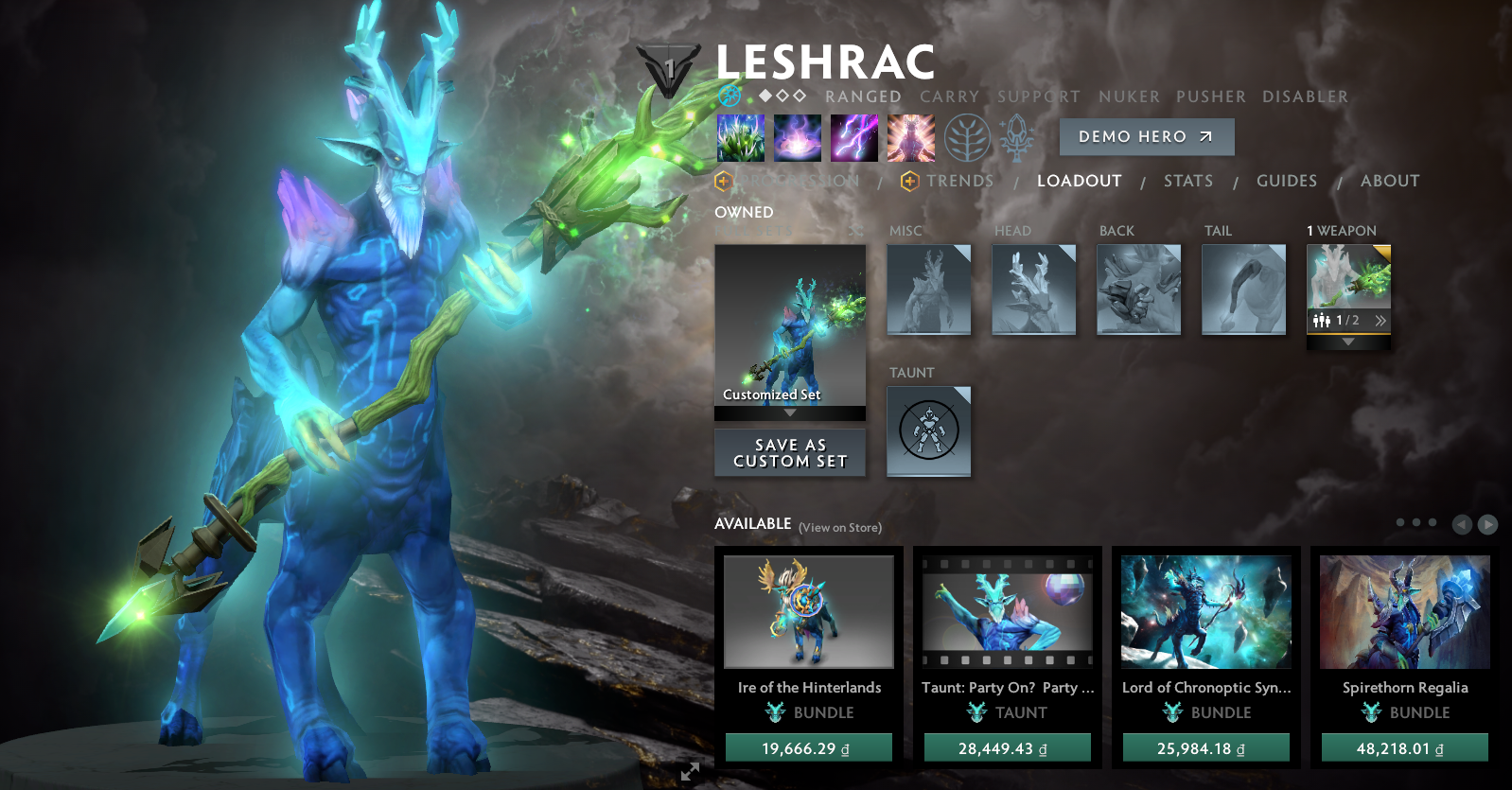Image resolution: width=1512 pixels, height=790 pixels.
Task: Select Leshrac's facet icon
Action: click(729, 96)
